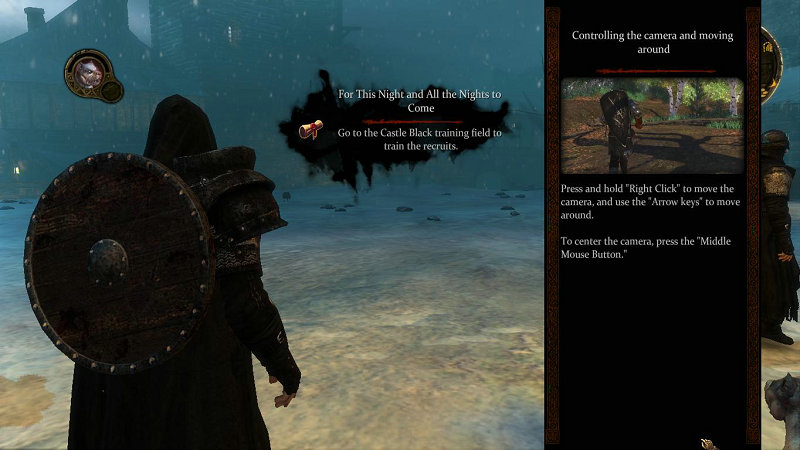Click the quest objective scroll icon
This screenshot has width=800, height=450.
tap(311, 131)
